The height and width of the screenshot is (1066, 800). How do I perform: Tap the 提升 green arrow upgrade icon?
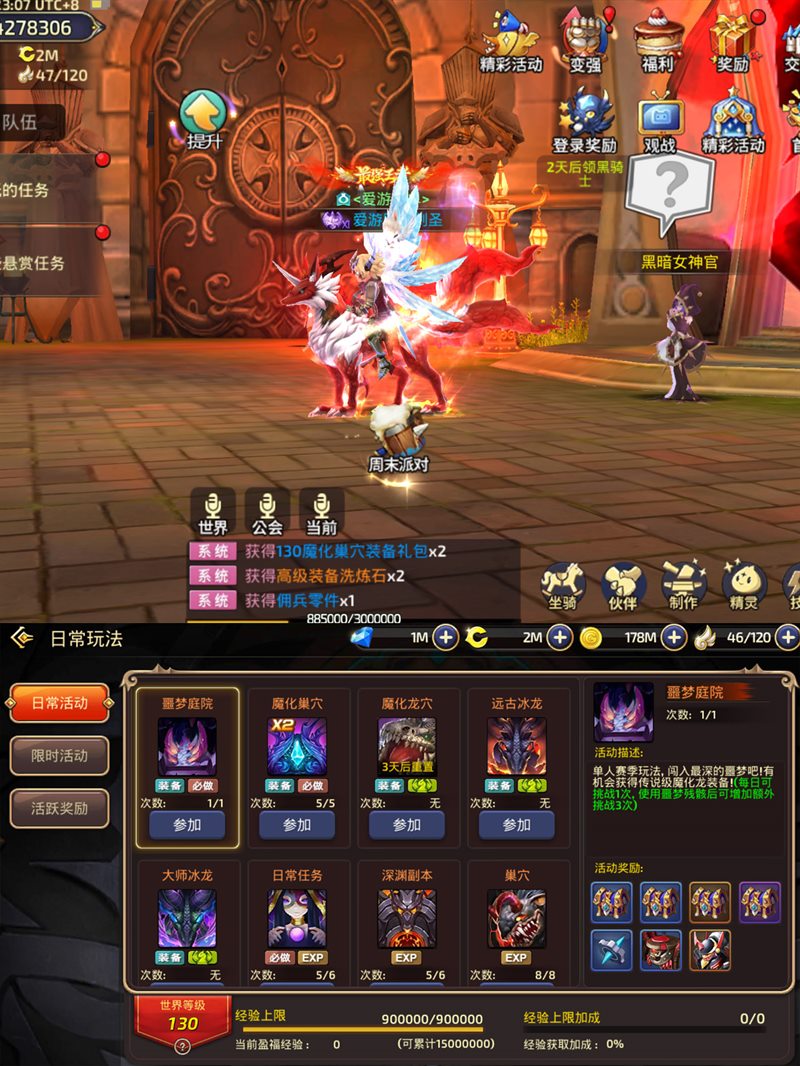tap(203, 118)
